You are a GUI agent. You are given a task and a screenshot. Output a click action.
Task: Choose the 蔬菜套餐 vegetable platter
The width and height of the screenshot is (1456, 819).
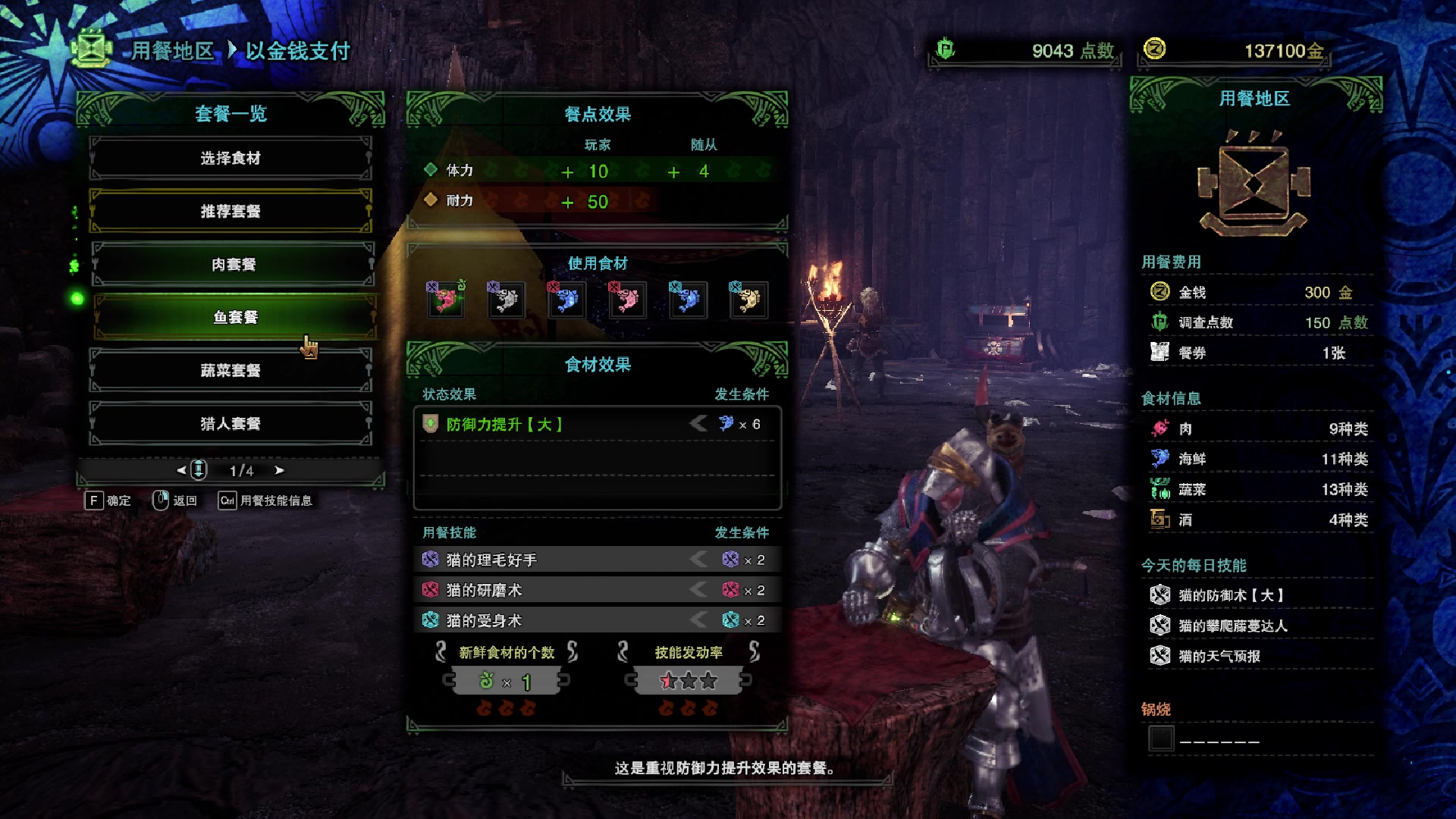pos(231,370)
